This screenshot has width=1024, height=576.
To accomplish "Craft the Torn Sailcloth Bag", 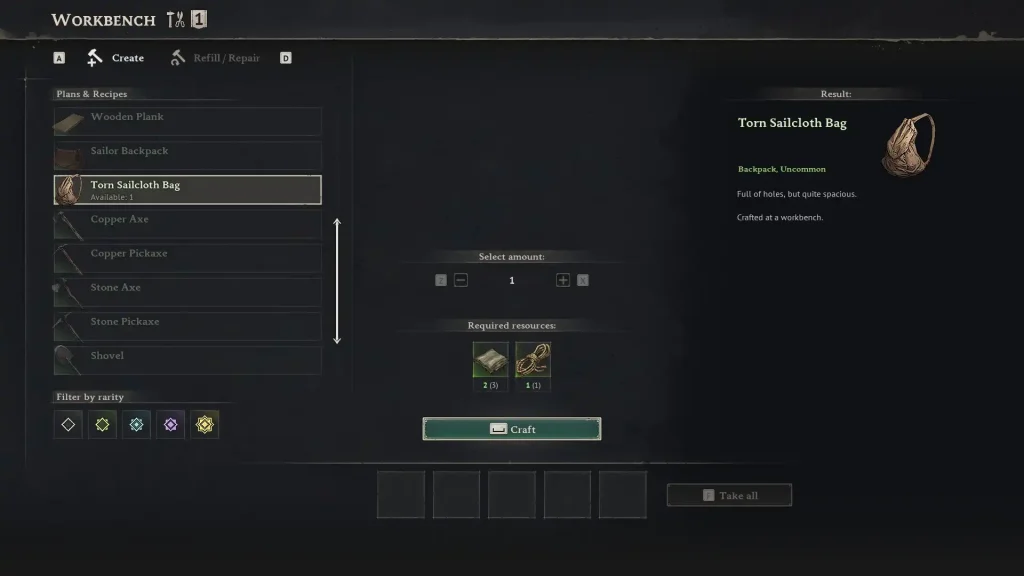I will pyautogui.click(x=512, y=429).
